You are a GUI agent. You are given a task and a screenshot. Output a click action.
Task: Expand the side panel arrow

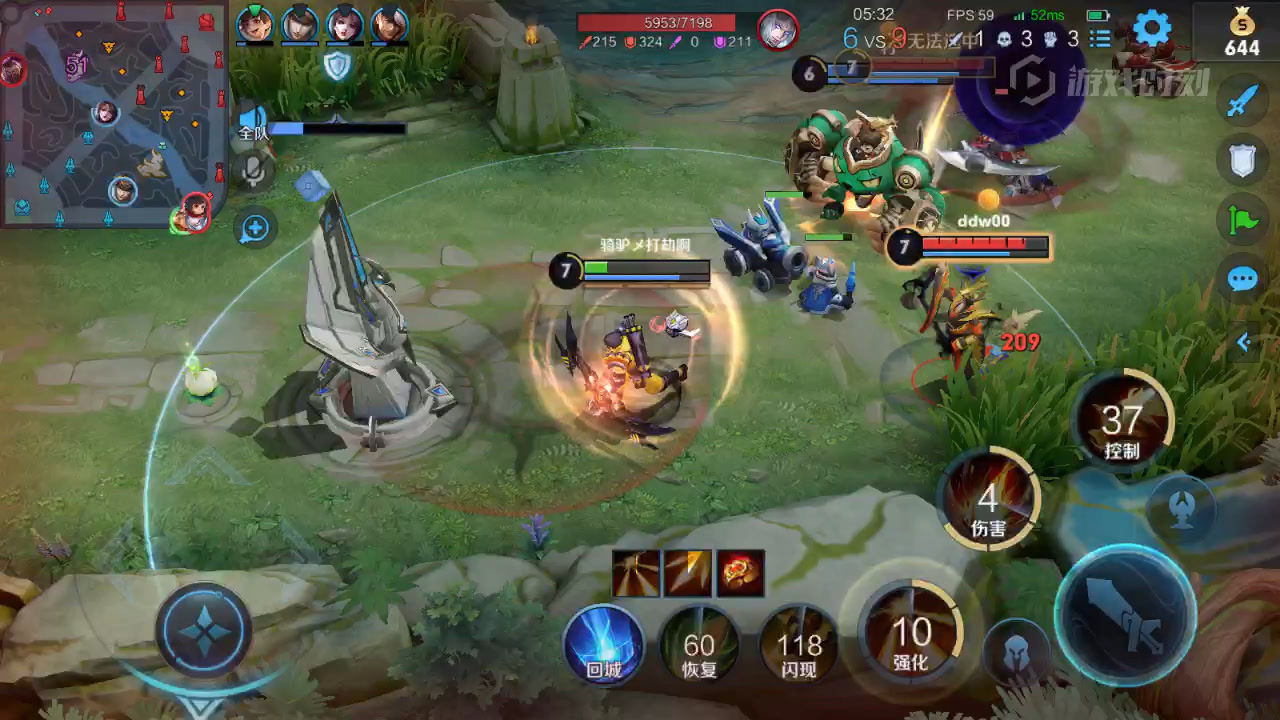(x=1244, y=343)
